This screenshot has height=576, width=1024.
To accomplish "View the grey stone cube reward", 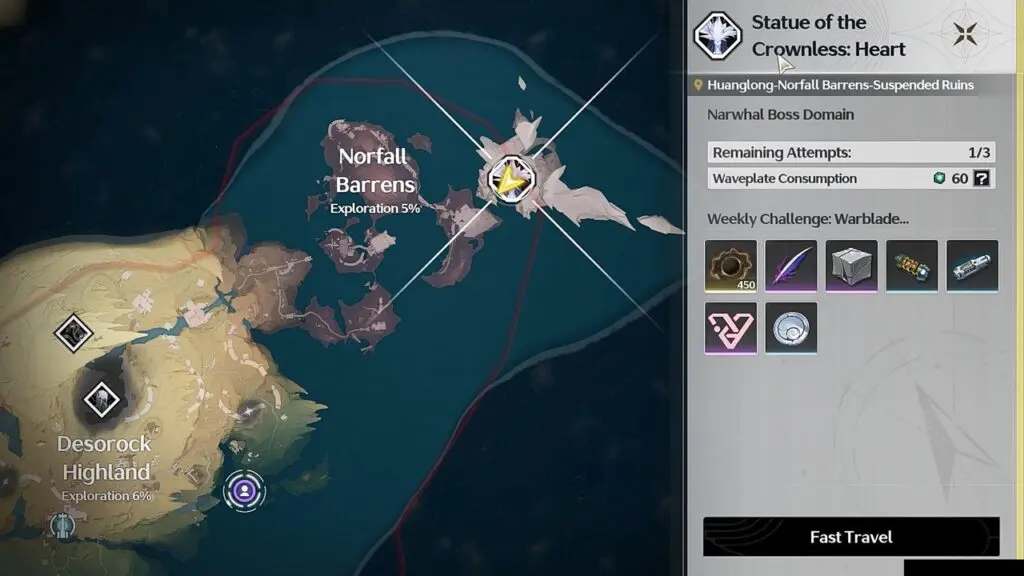I will tap(851, 266).
